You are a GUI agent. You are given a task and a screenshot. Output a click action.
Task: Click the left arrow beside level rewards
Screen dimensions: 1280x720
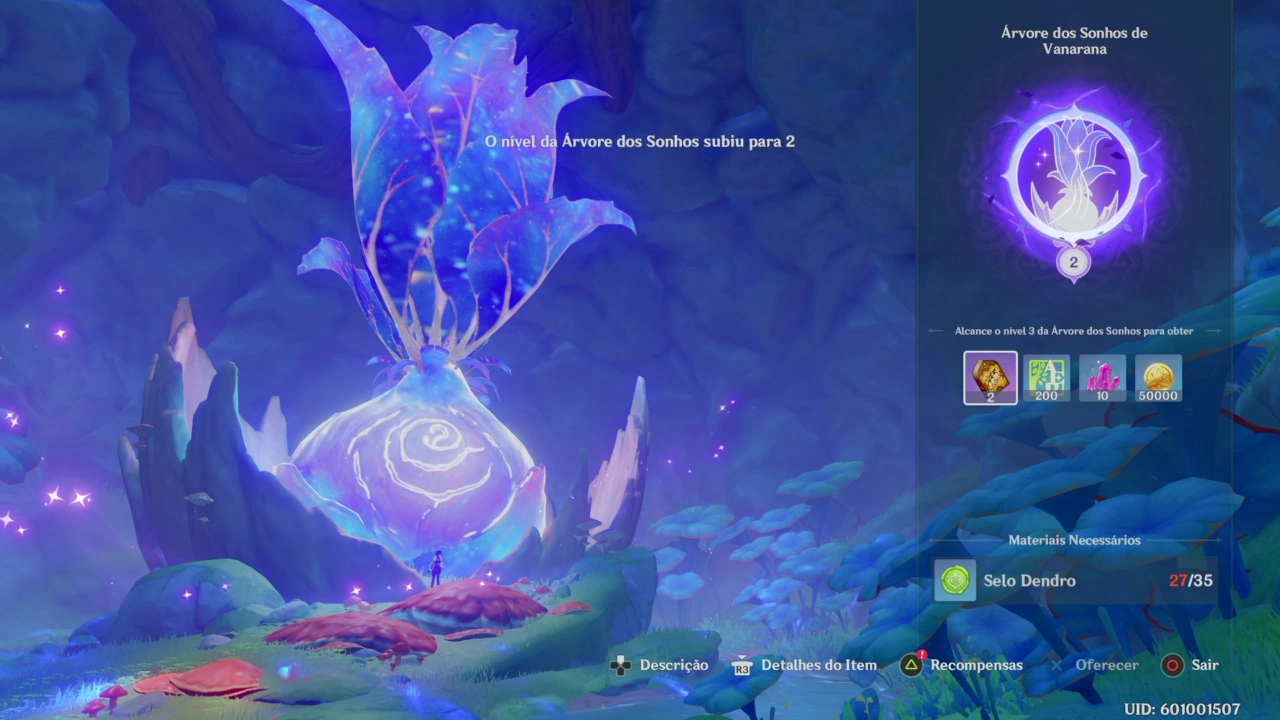pyautogui.click(x=935, y=330)
